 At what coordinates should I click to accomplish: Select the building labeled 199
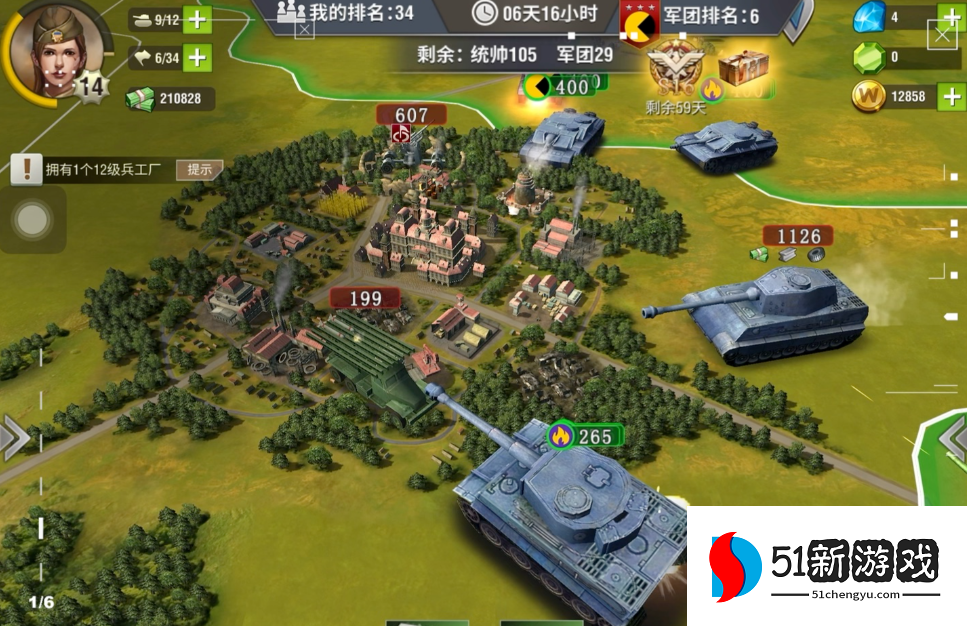(x=365, y=298)
